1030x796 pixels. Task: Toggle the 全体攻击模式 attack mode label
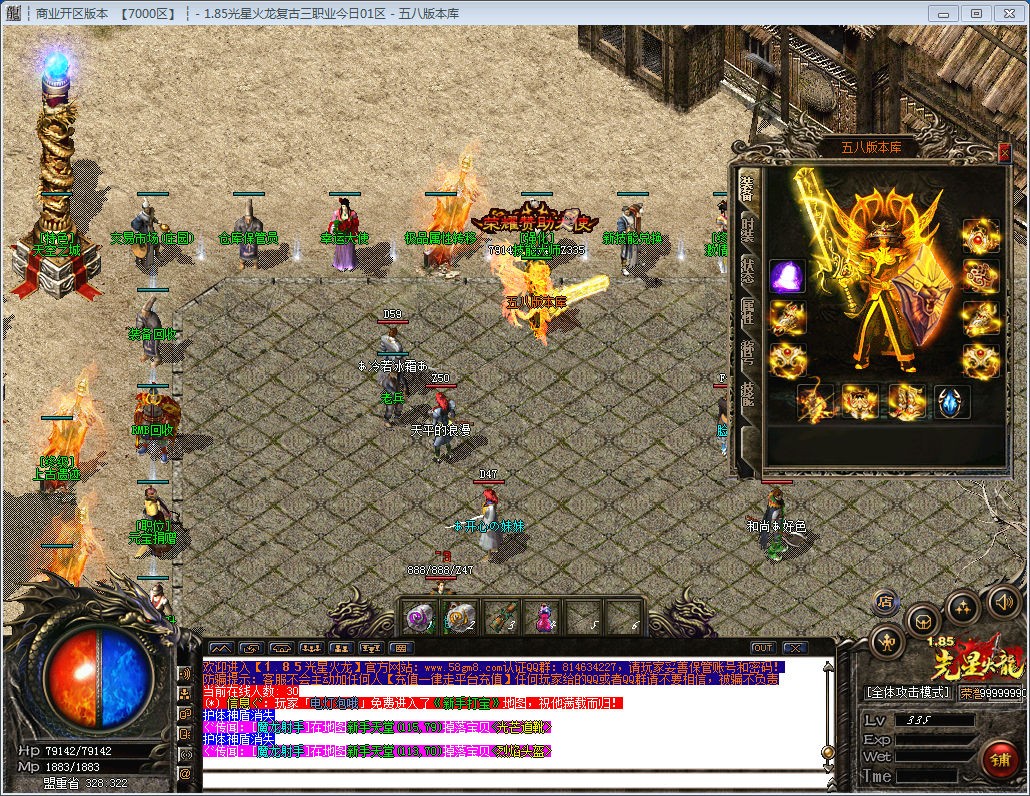tap(908, 692)
